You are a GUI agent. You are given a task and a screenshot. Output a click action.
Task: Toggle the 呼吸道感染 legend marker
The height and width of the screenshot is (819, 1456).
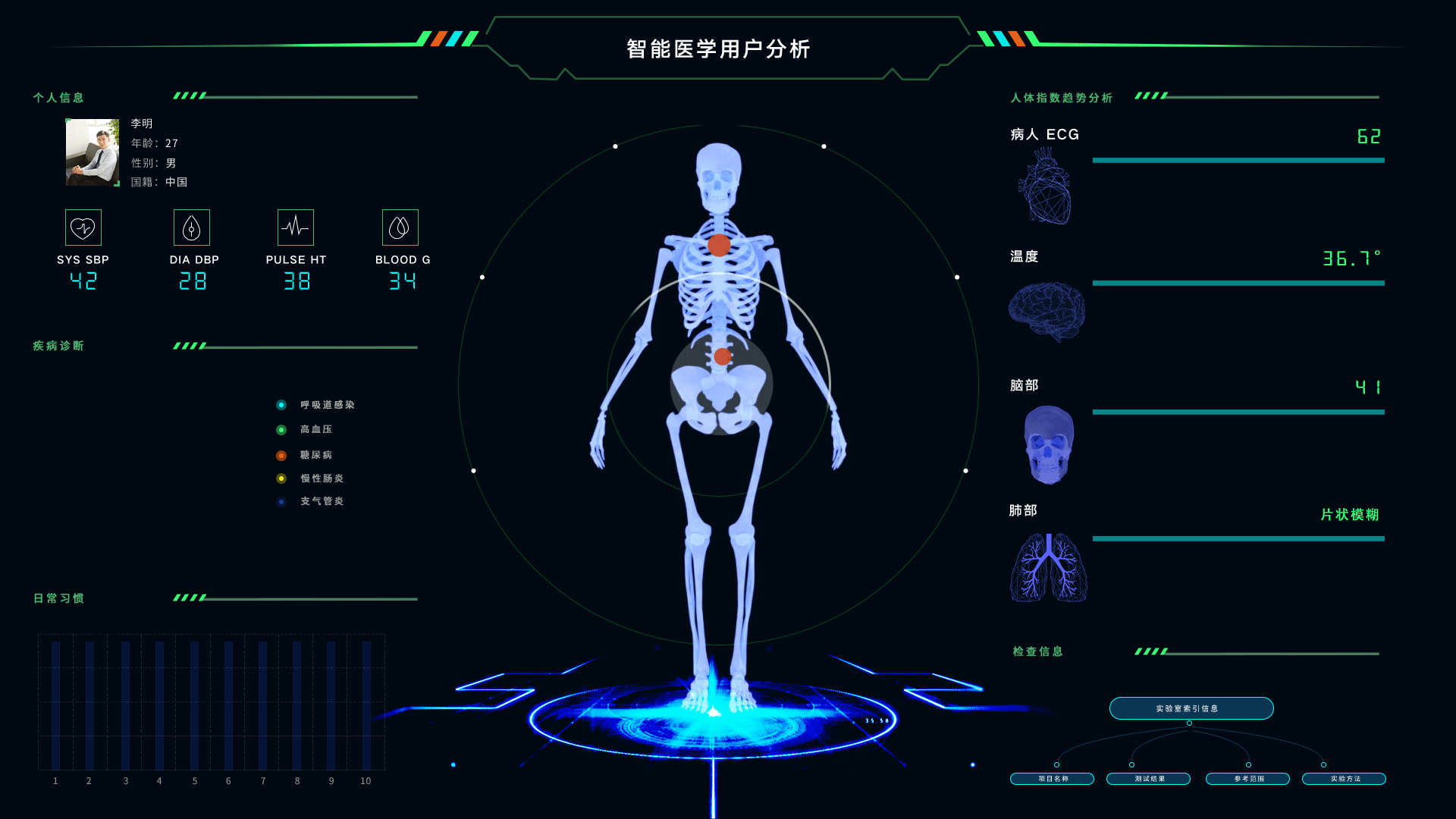tap(281, 404)
